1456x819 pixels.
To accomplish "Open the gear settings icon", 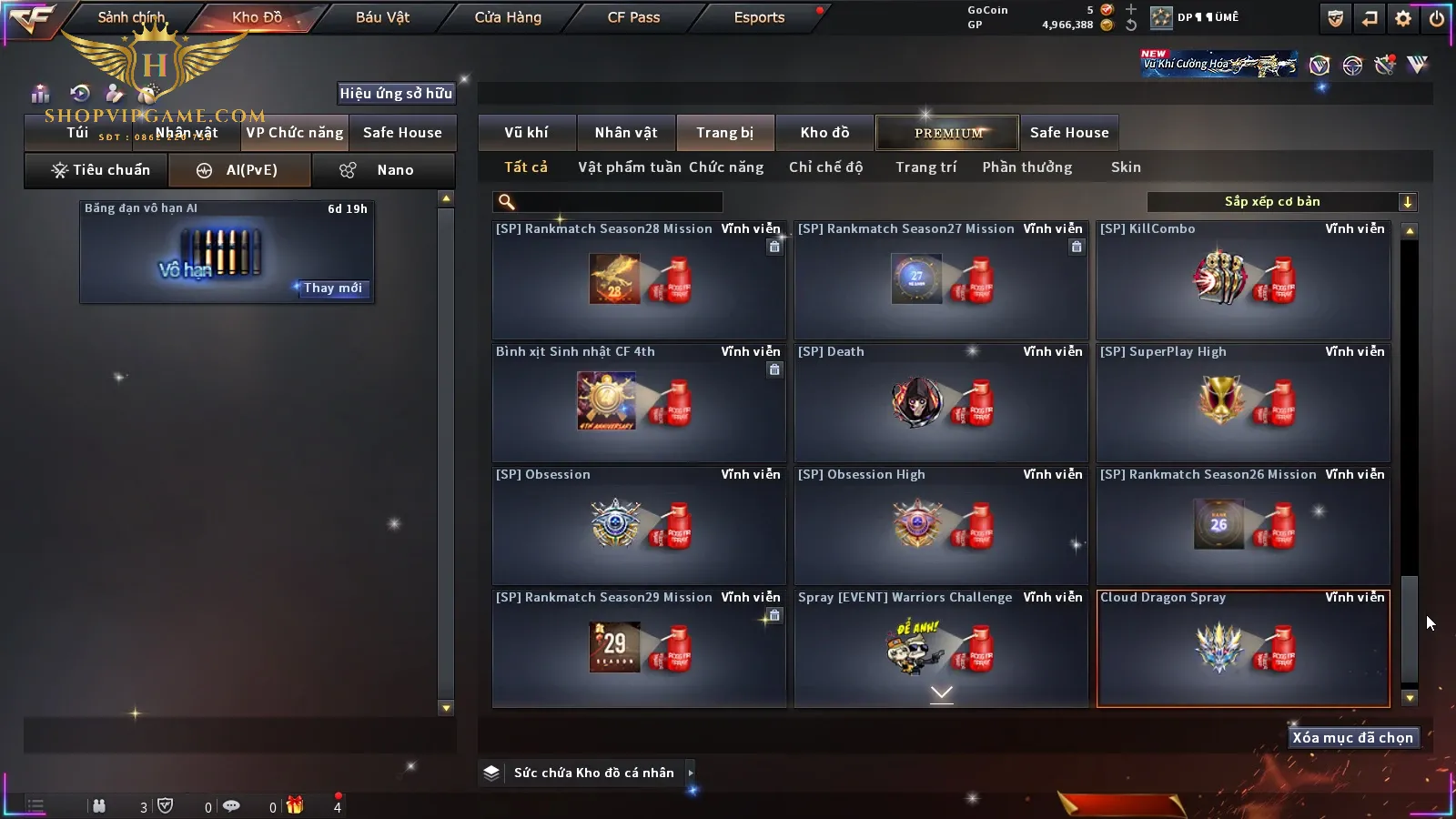I will tap(1403, 18).
